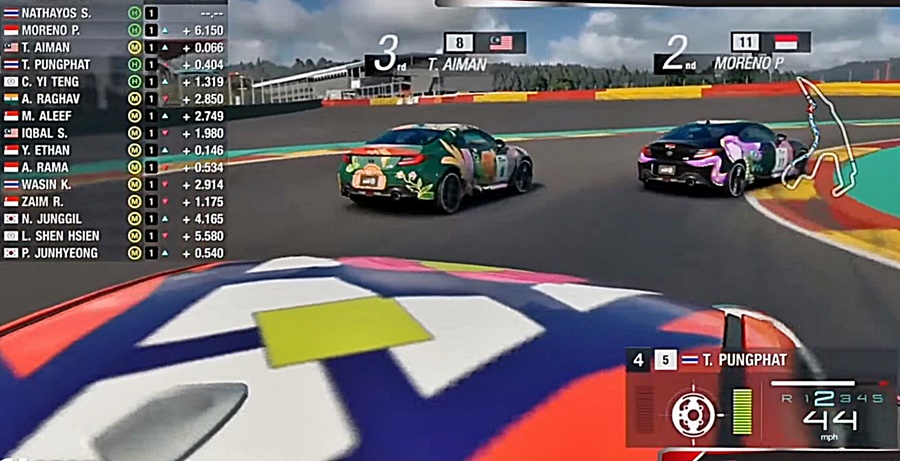Select Nathayos S. in the leaderboard
900x461 pixels.
coord(60,13)
